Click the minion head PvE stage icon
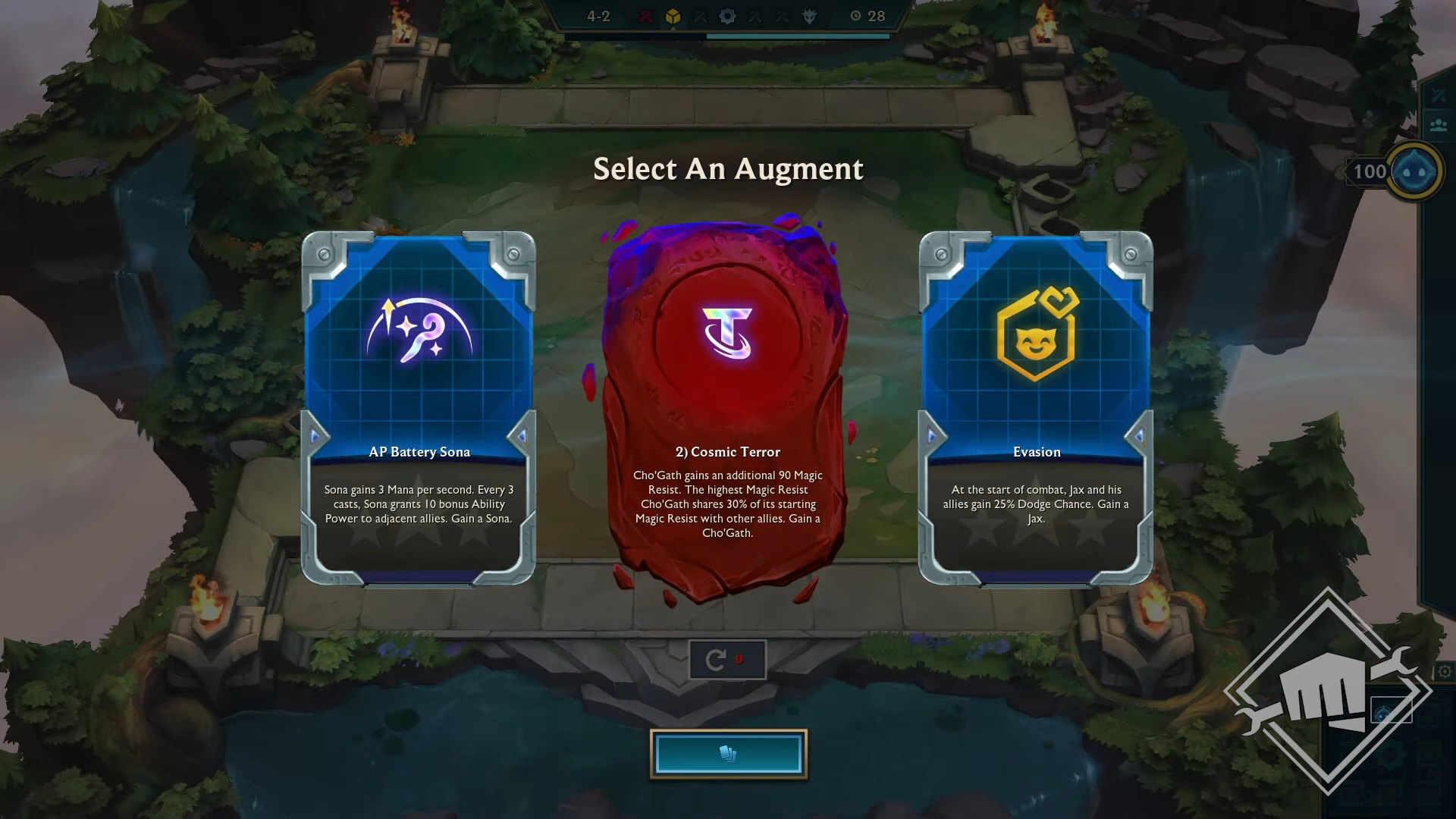Viewport: 1456px width, 819px height. (x=811, y=16)
